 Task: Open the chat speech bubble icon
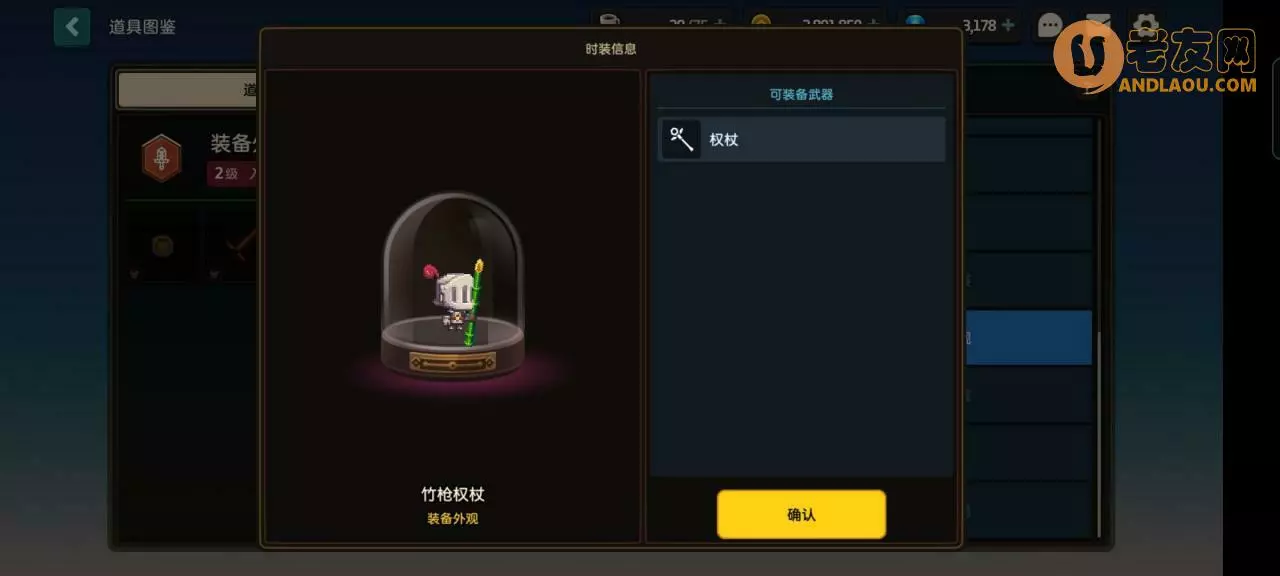coord(1050,25)
